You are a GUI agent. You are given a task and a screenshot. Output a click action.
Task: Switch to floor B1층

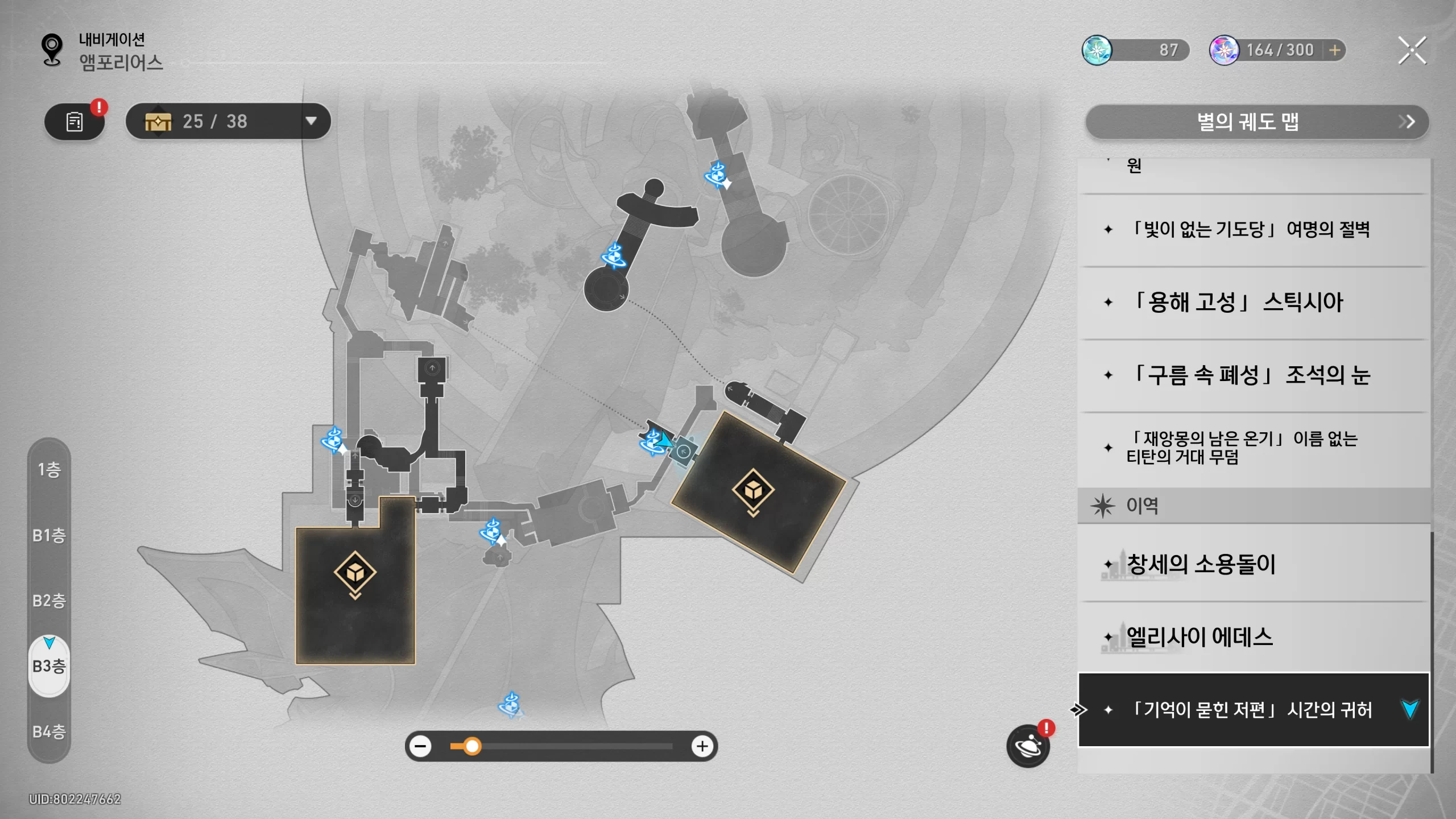coord(49,535)
